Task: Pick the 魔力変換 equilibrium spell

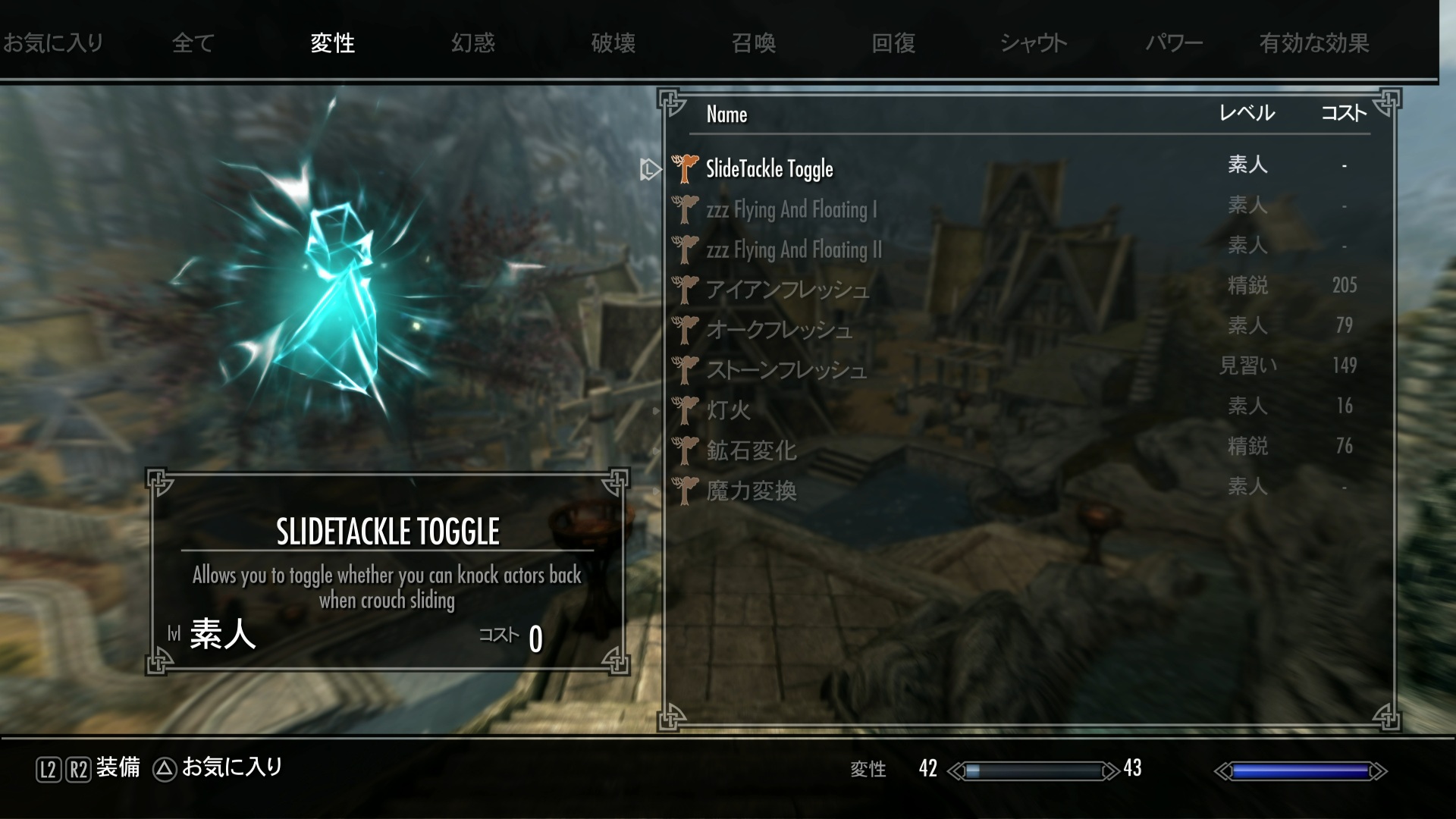Action: click(x=751, y=491)
